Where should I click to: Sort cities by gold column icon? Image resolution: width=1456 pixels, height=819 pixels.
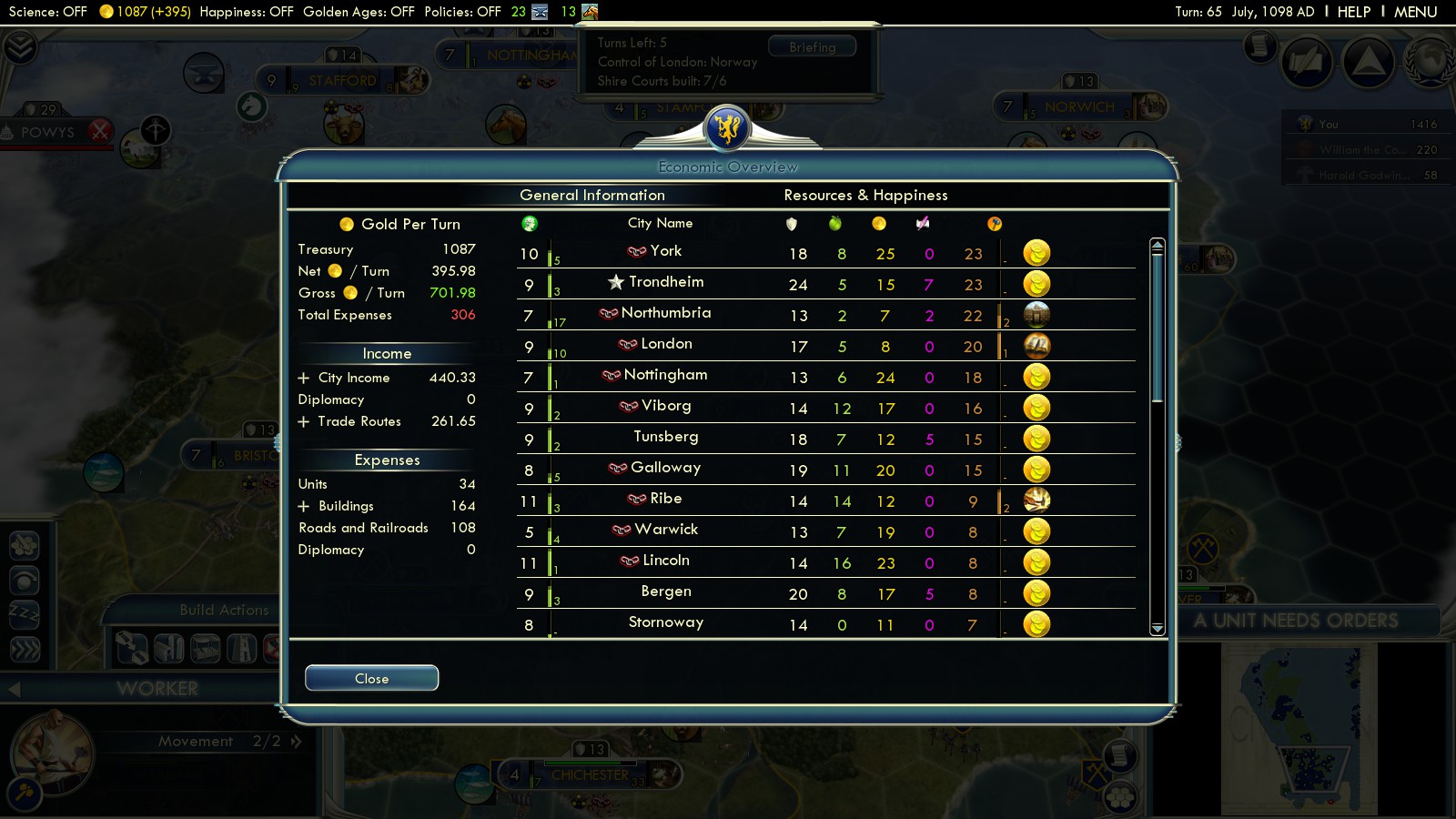[x=878, y=224]
